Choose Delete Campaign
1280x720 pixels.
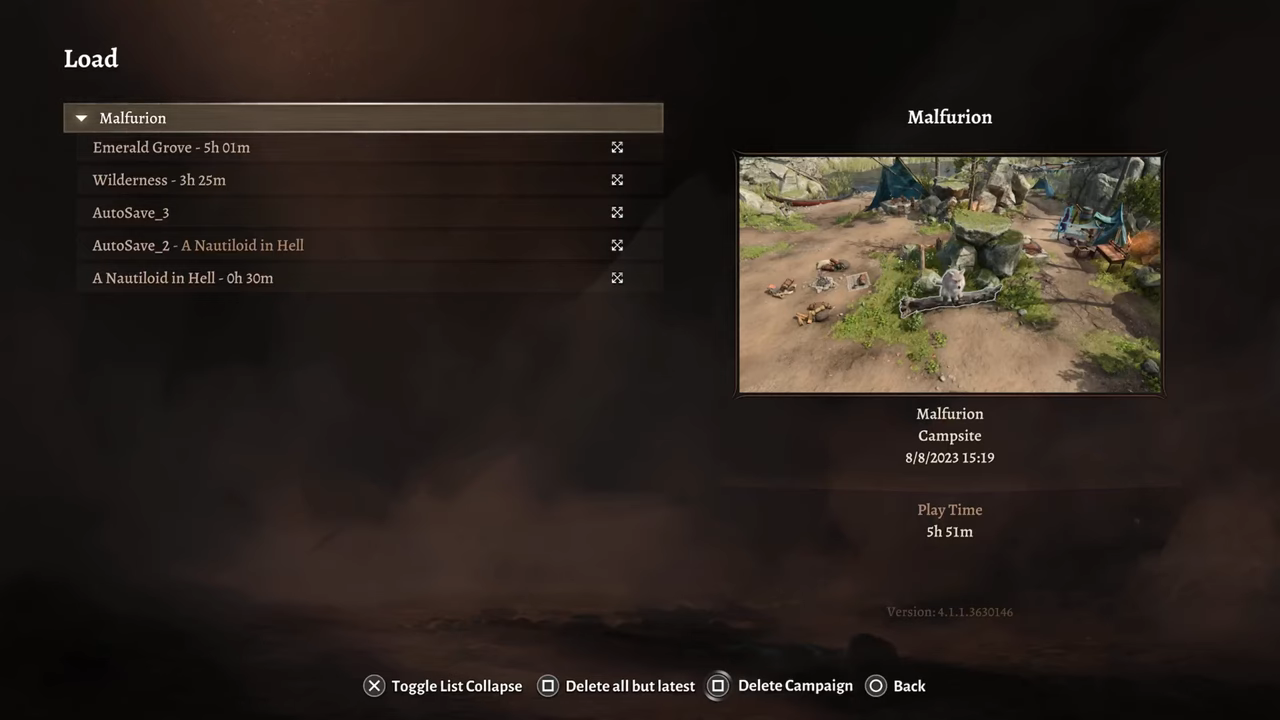(783, 686)
